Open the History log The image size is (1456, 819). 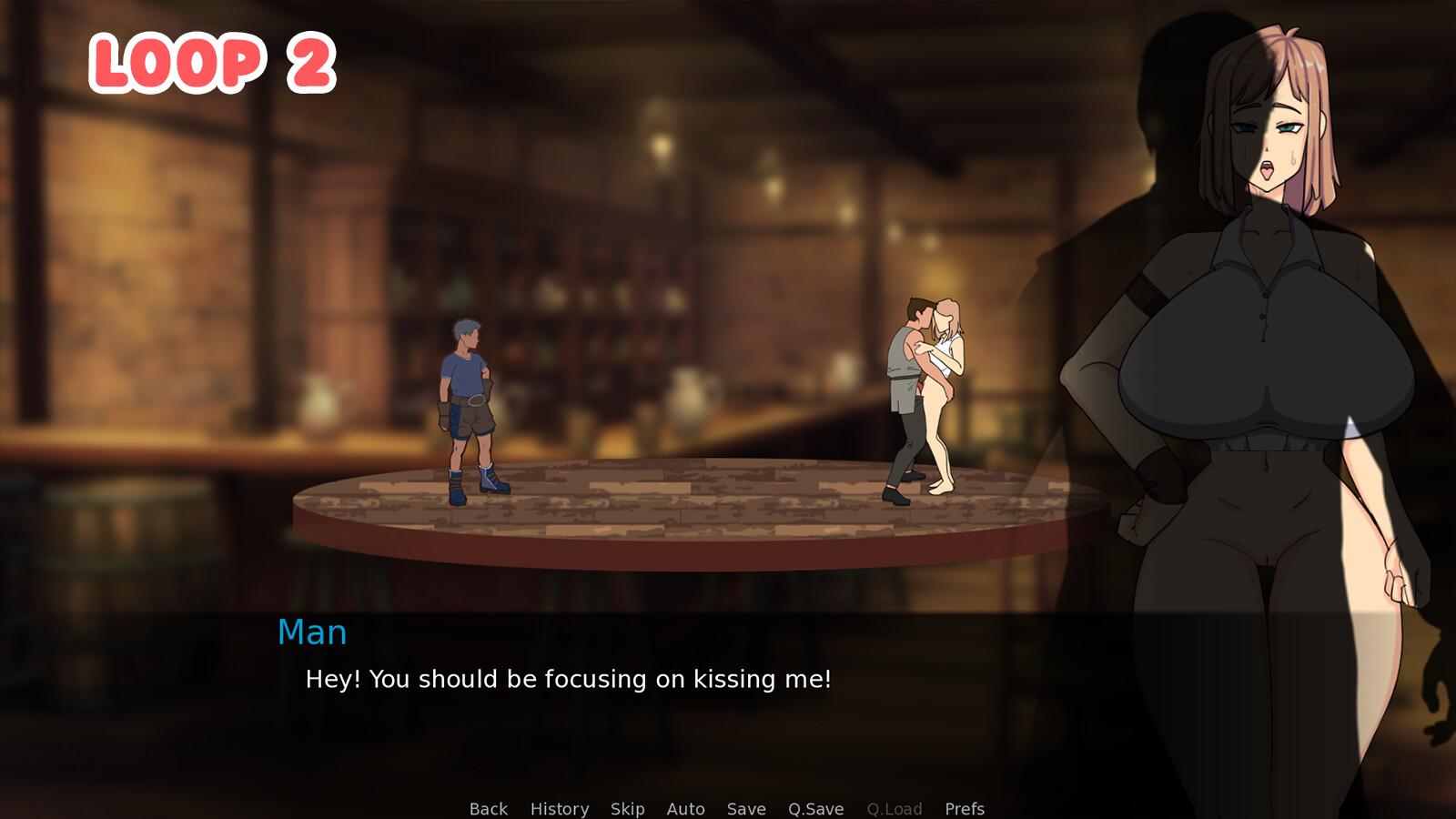click(559, 809)
